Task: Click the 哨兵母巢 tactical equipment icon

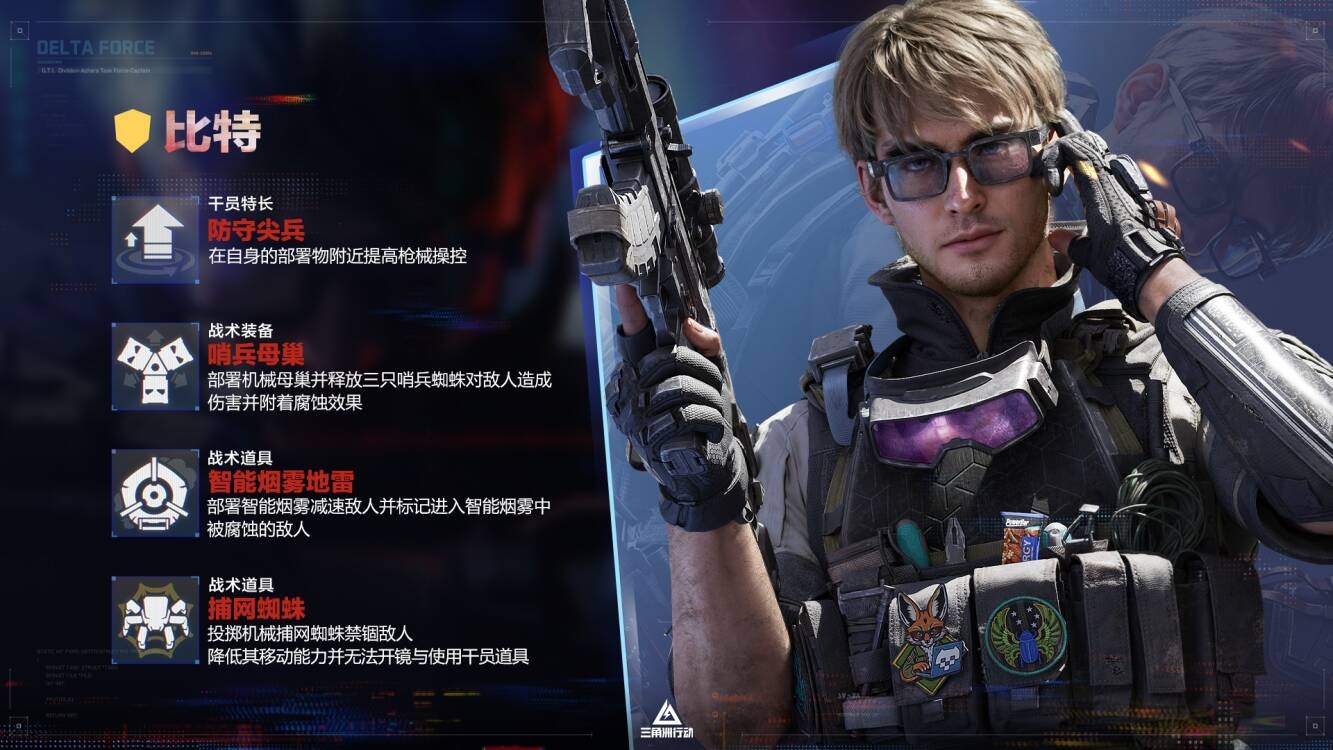Action: [x=155, y=366]
